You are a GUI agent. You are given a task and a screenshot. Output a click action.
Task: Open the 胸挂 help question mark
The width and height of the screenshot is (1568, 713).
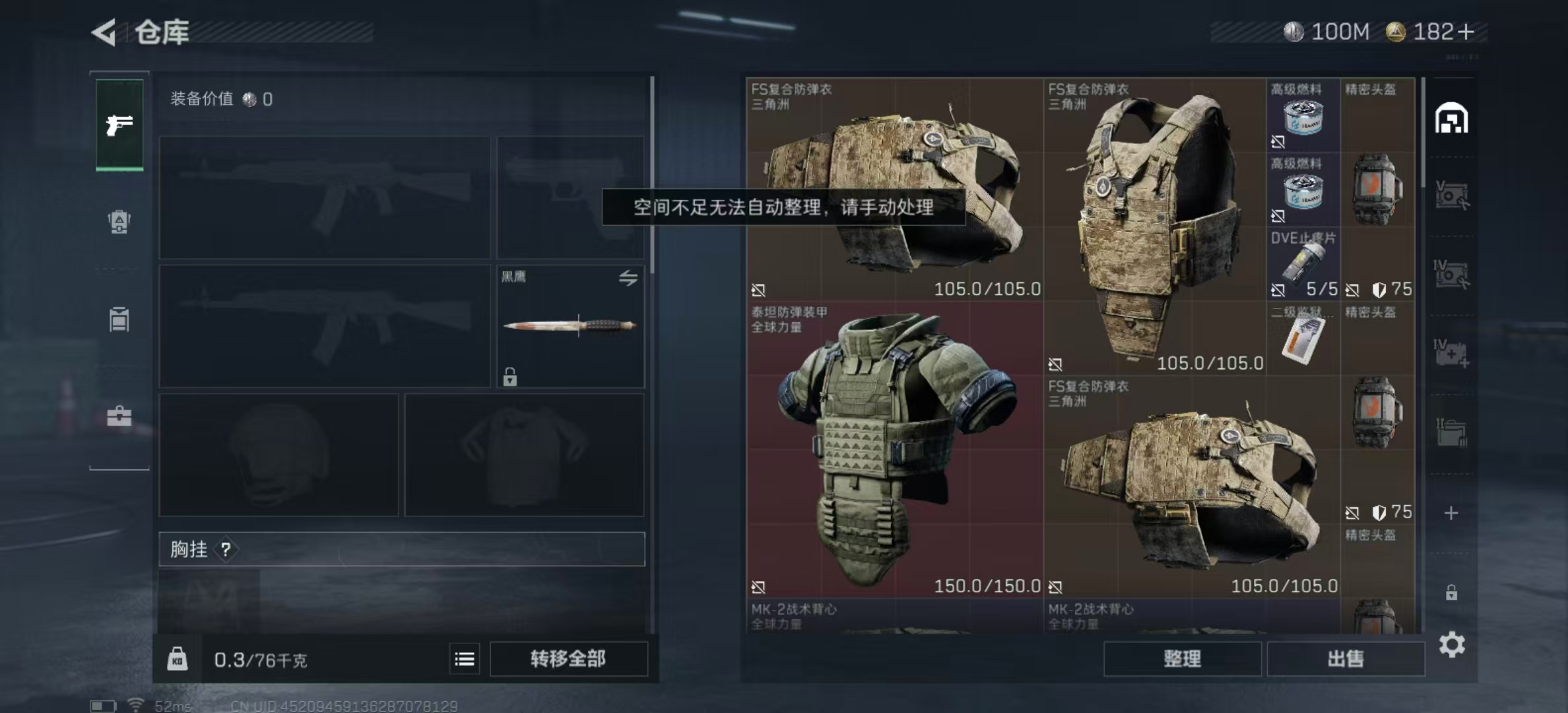pyautogui.click(x=226, y=549)
